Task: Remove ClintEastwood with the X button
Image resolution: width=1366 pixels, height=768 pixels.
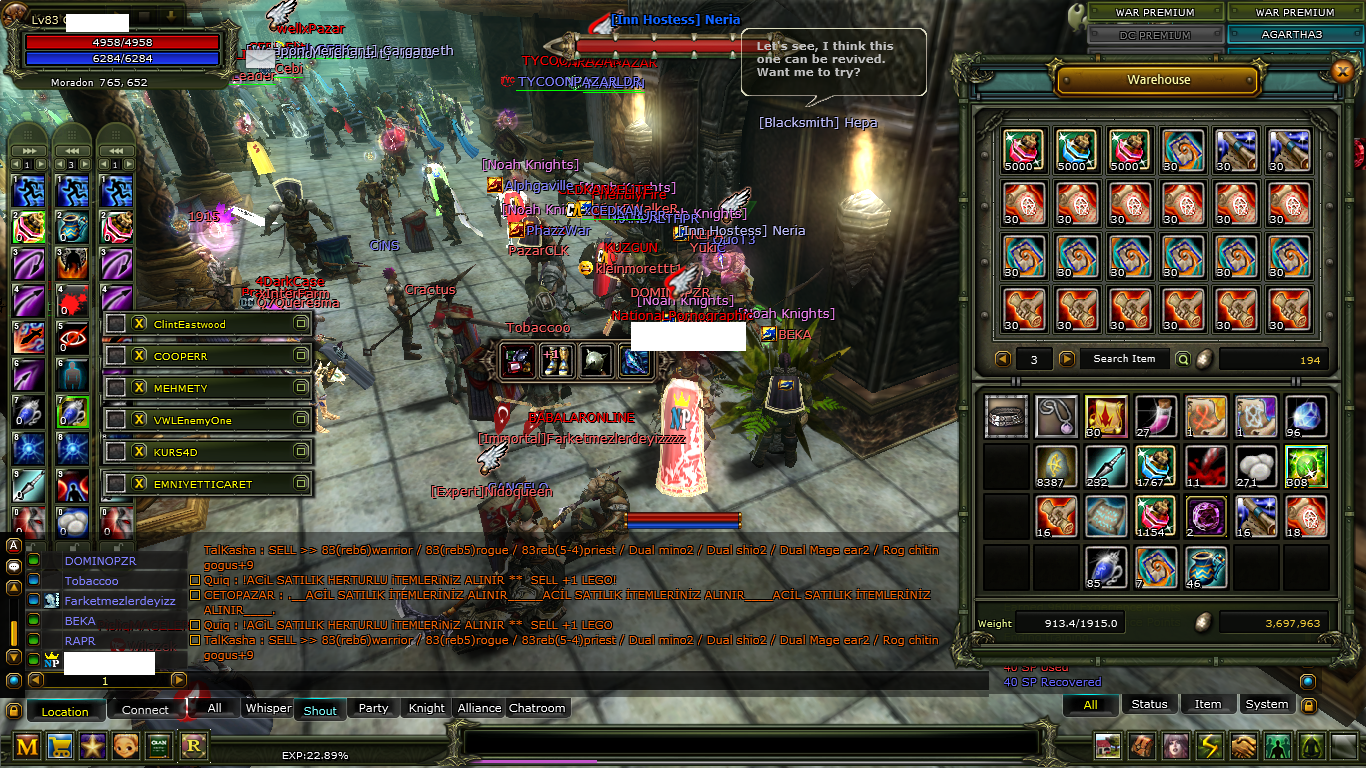Action: 140,324
